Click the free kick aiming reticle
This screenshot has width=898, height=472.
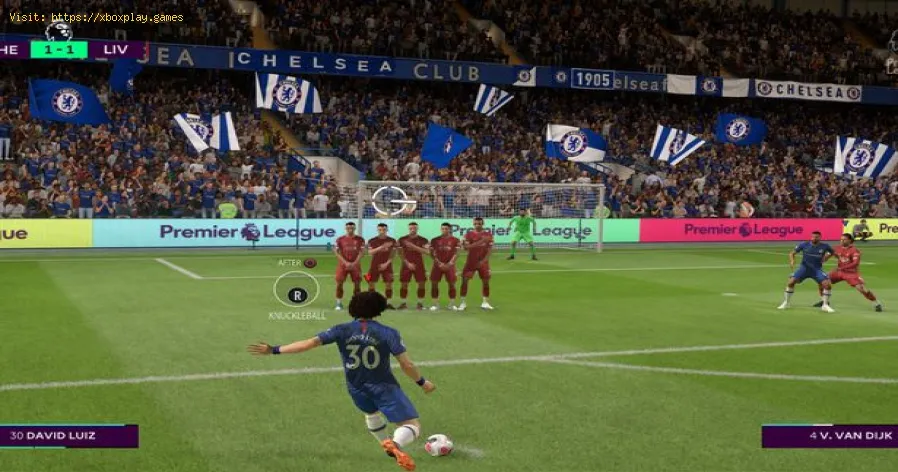point(393,201)
